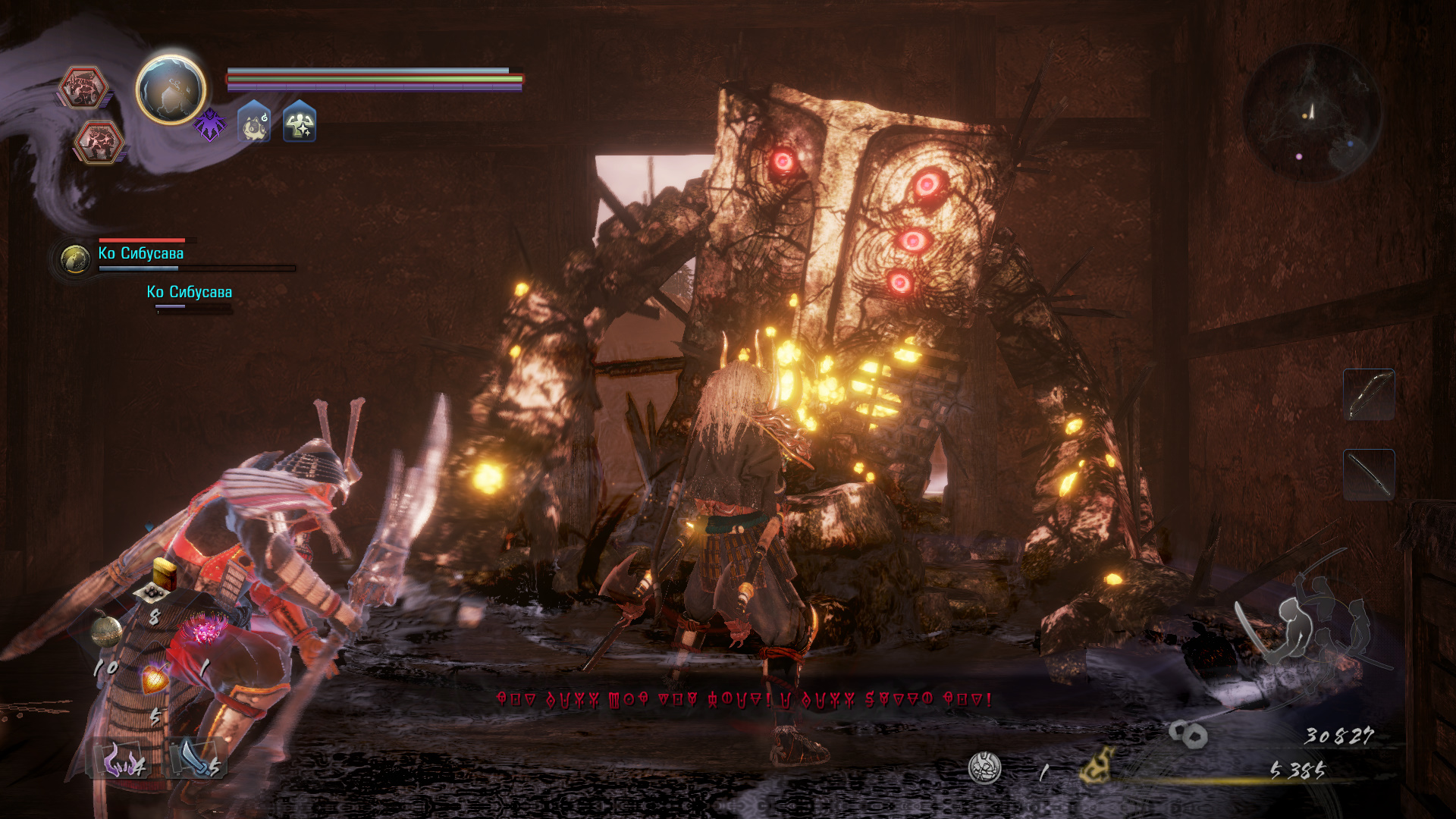
Task: Select the bow ranged weapon slot
Action: 1369,394
